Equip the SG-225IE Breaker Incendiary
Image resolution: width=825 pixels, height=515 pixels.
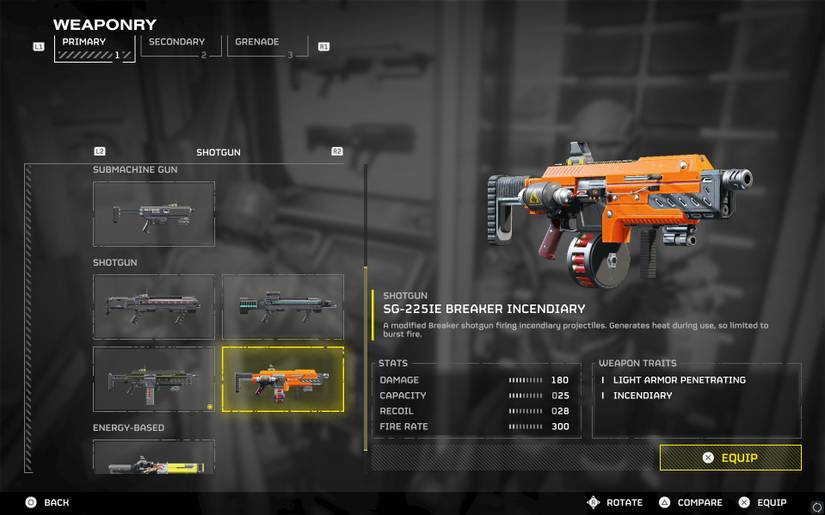click(x=730, y=457)
